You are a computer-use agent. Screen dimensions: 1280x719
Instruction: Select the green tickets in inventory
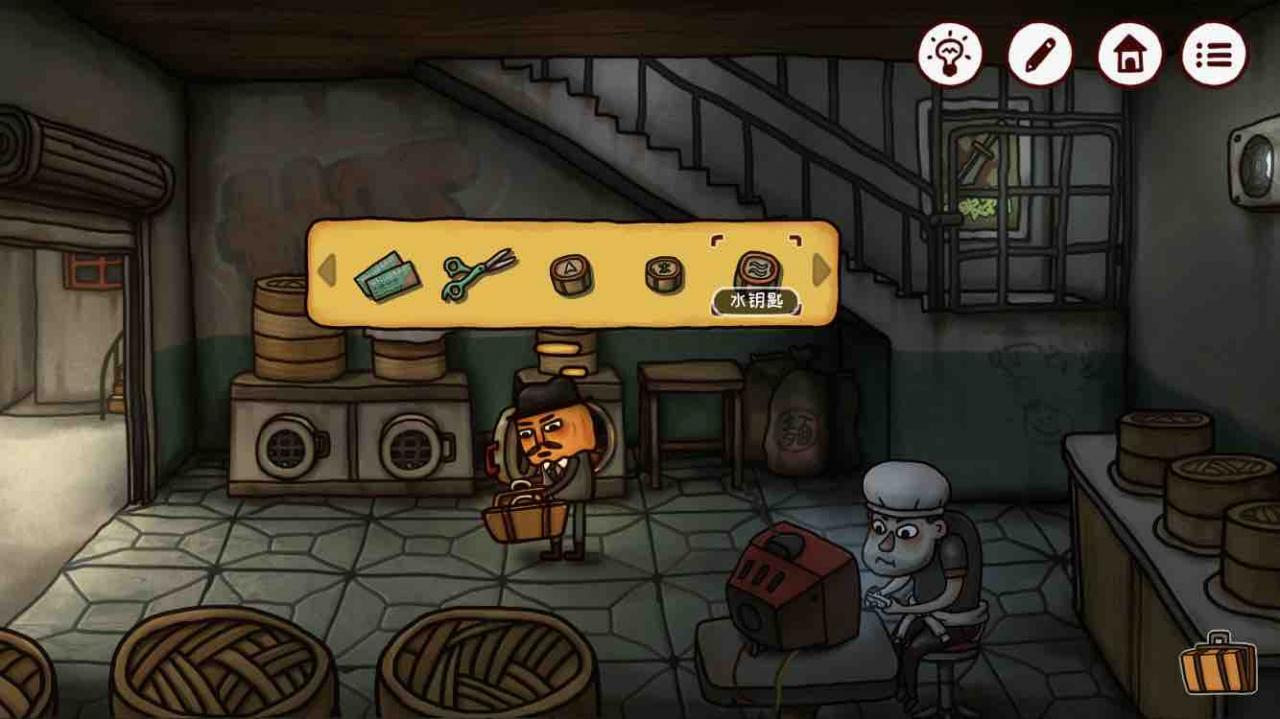click(x=387, y=274)
